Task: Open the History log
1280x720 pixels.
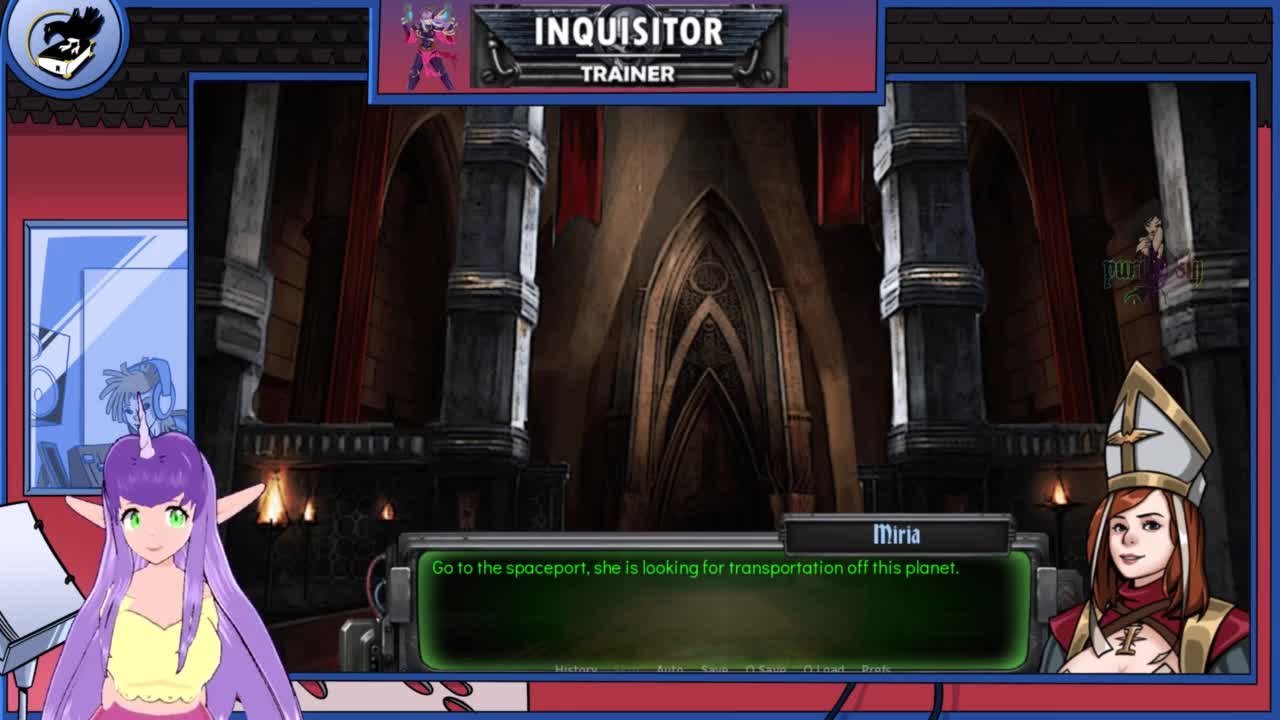Action: [x=576, y=669]
